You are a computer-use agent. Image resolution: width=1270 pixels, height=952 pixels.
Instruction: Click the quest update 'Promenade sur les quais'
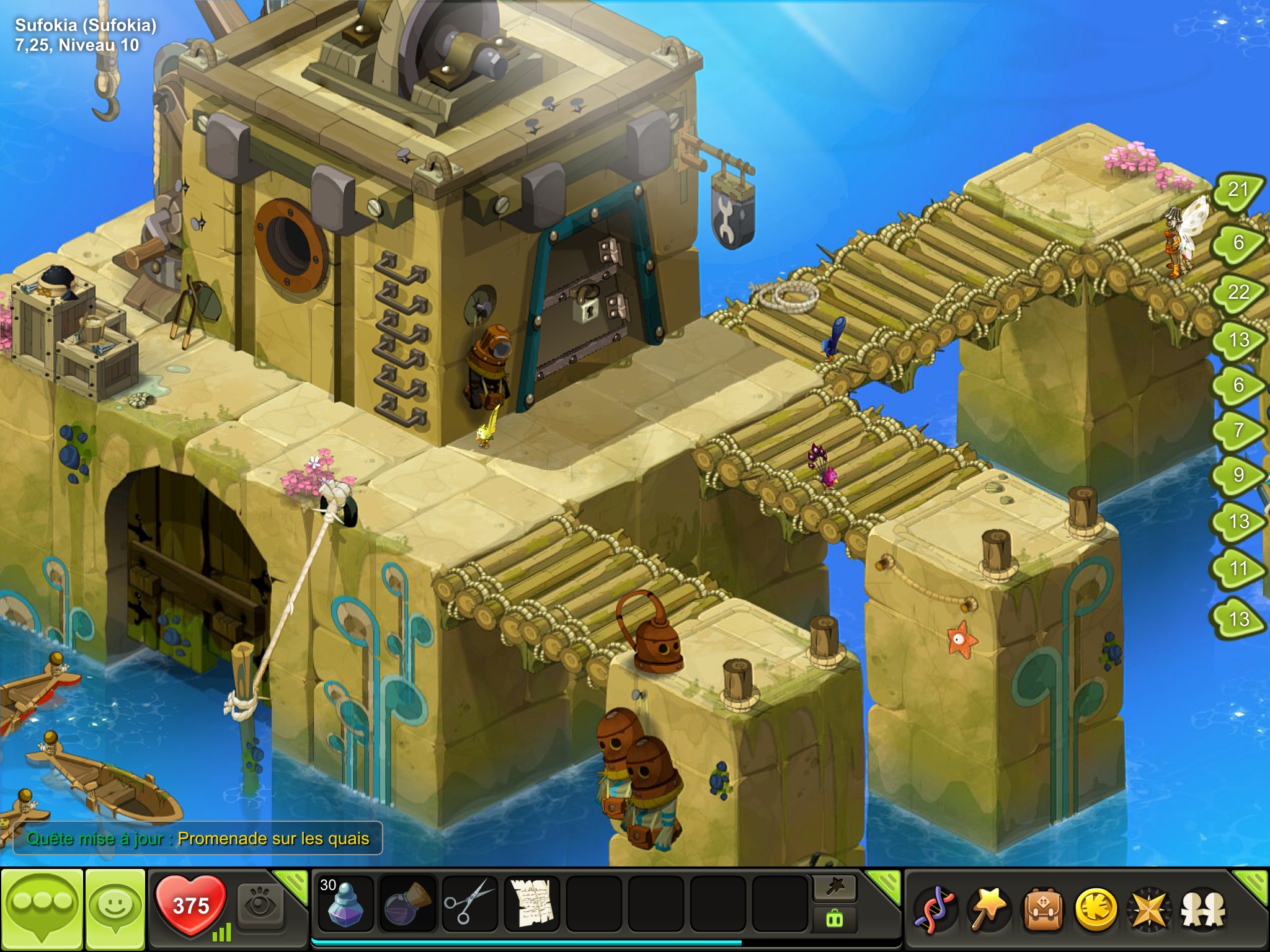pyautogui.click(x=198, y=839)
